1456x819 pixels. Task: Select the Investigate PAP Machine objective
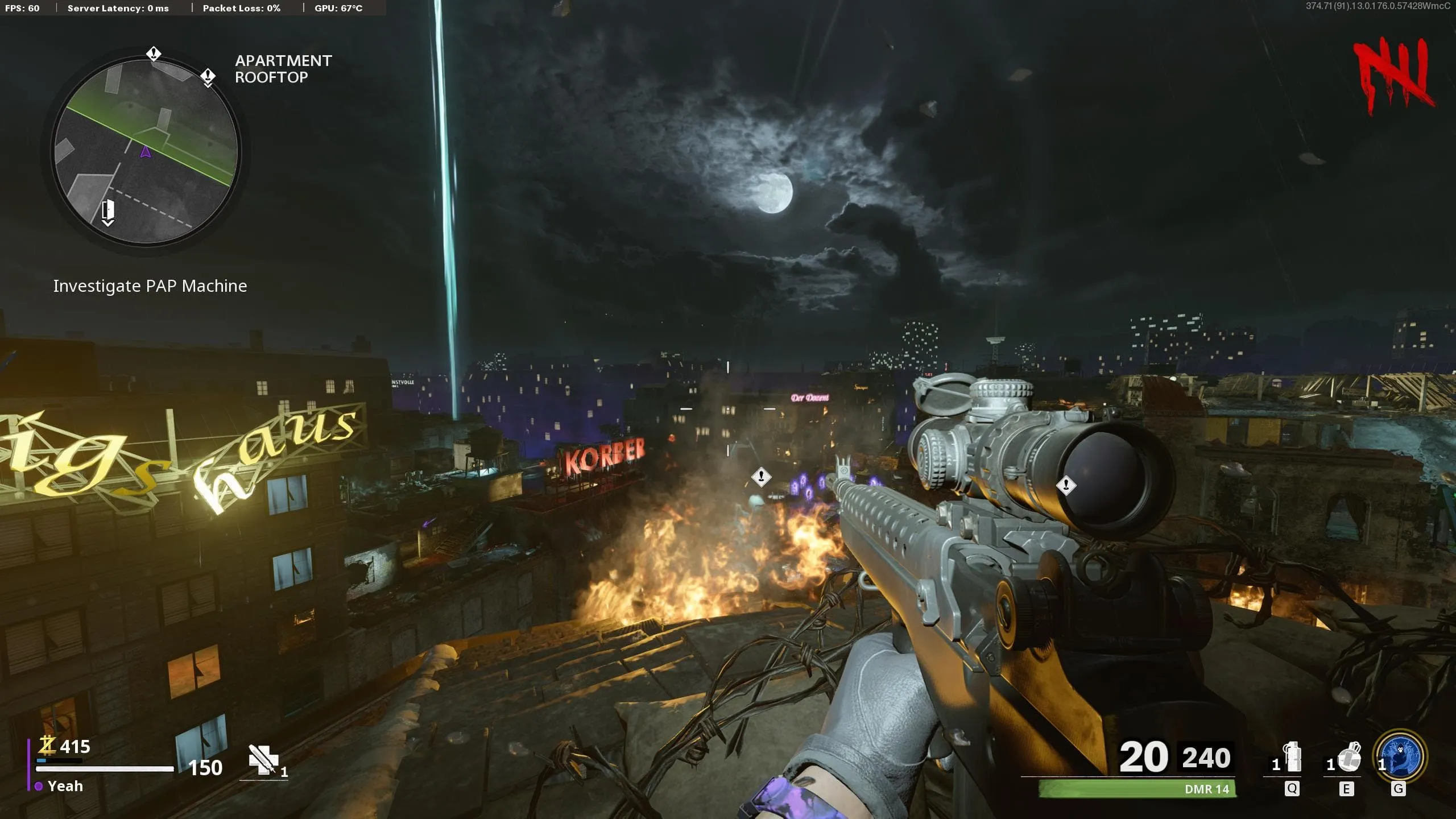tap(150, 286)
